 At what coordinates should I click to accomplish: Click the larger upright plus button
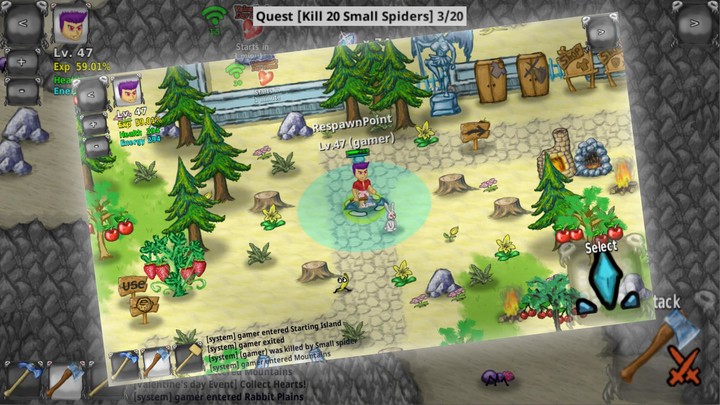22,61
